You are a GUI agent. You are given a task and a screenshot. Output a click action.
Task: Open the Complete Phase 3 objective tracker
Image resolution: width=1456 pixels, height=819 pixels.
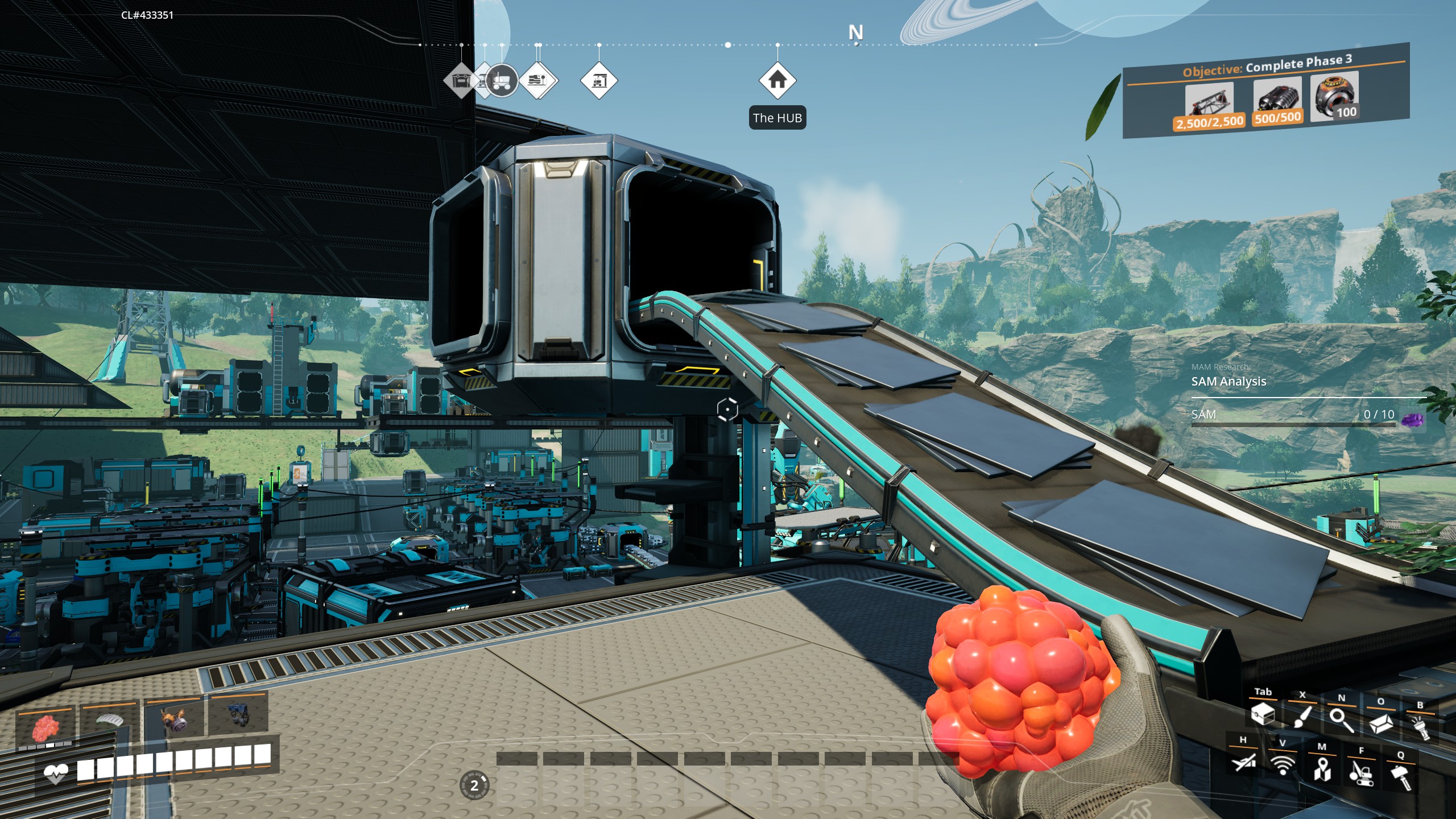1266,91
